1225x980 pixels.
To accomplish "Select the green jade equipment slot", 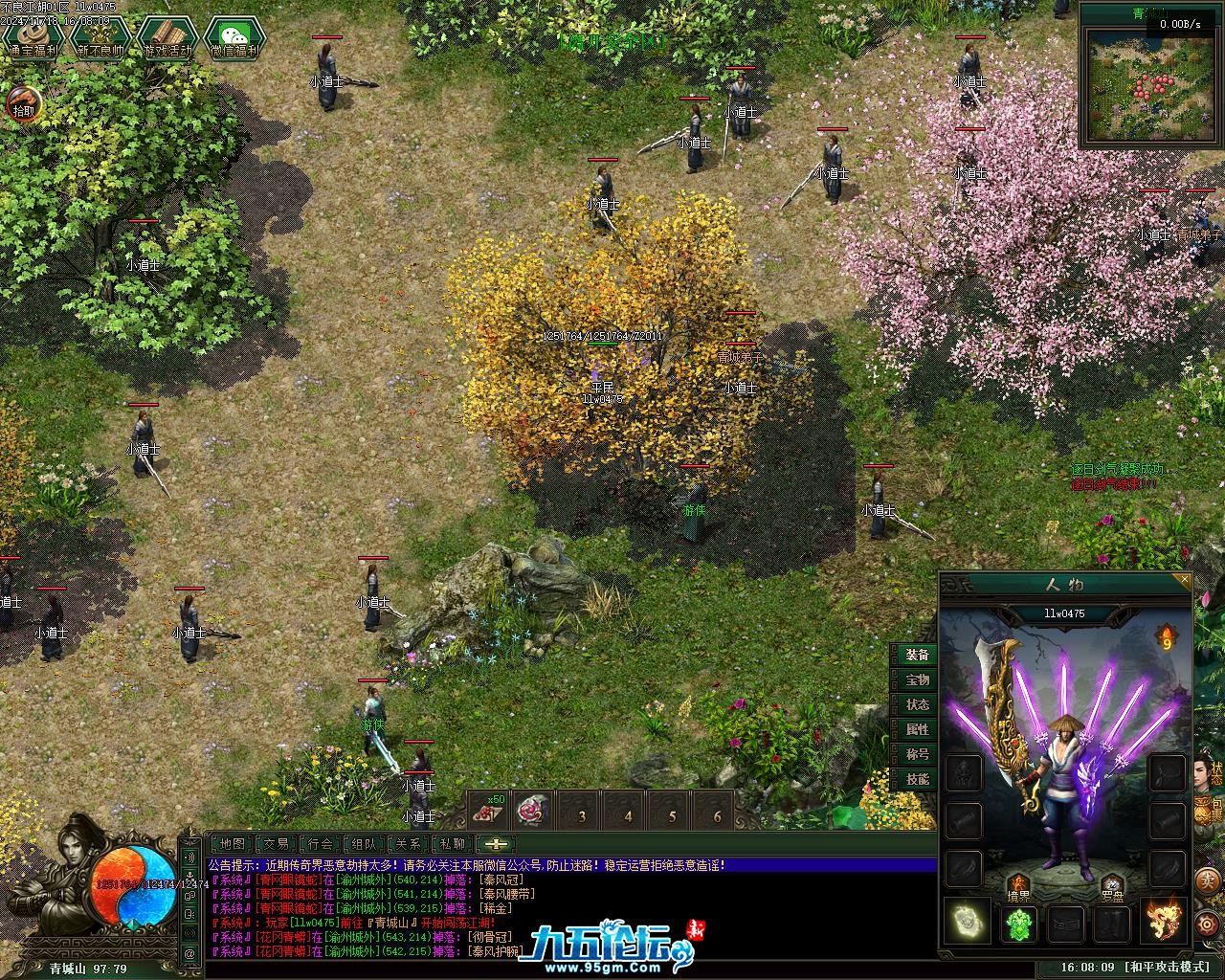I will [1019, 923].
